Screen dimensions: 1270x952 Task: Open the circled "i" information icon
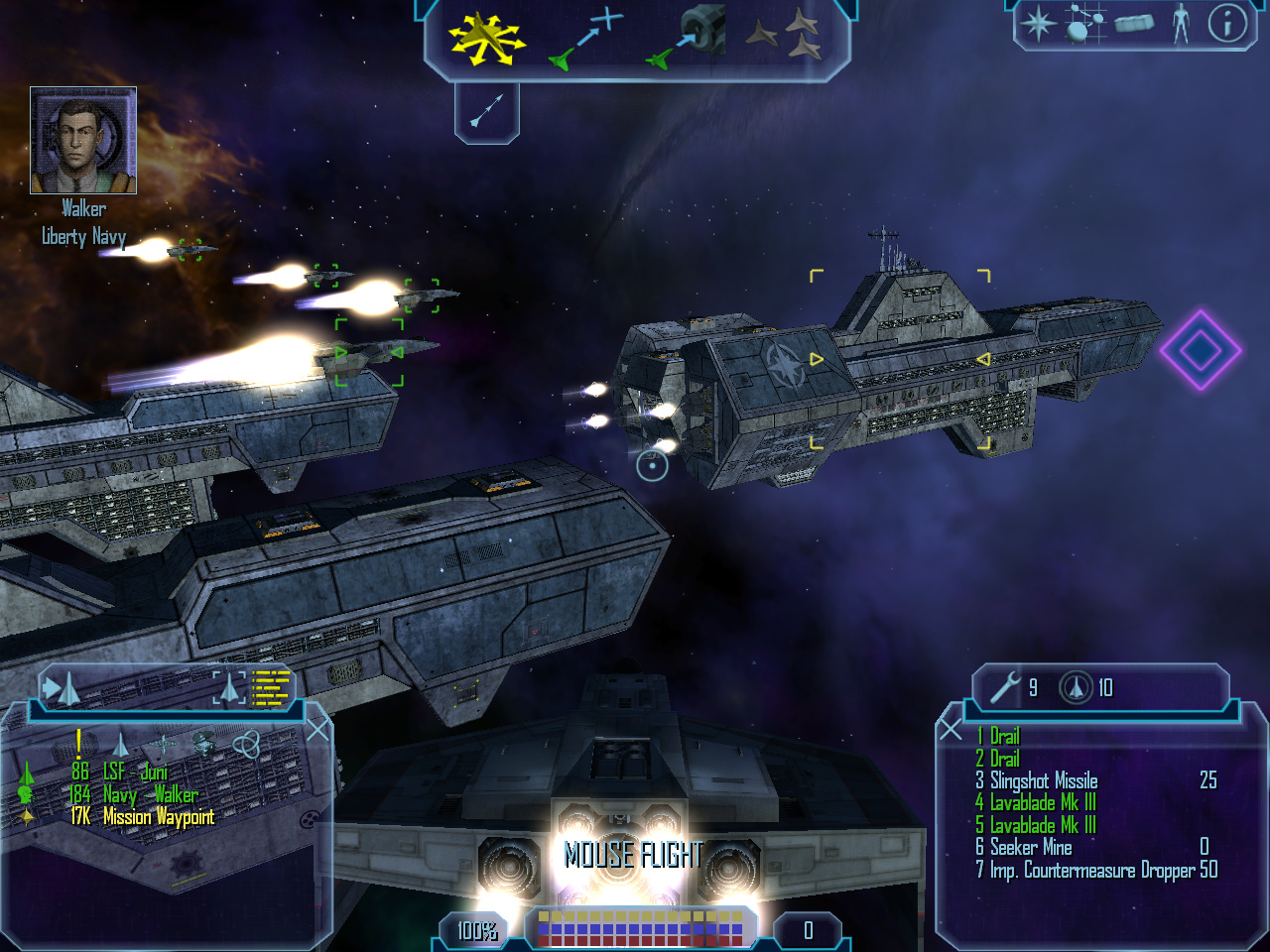click(1227, 23)
